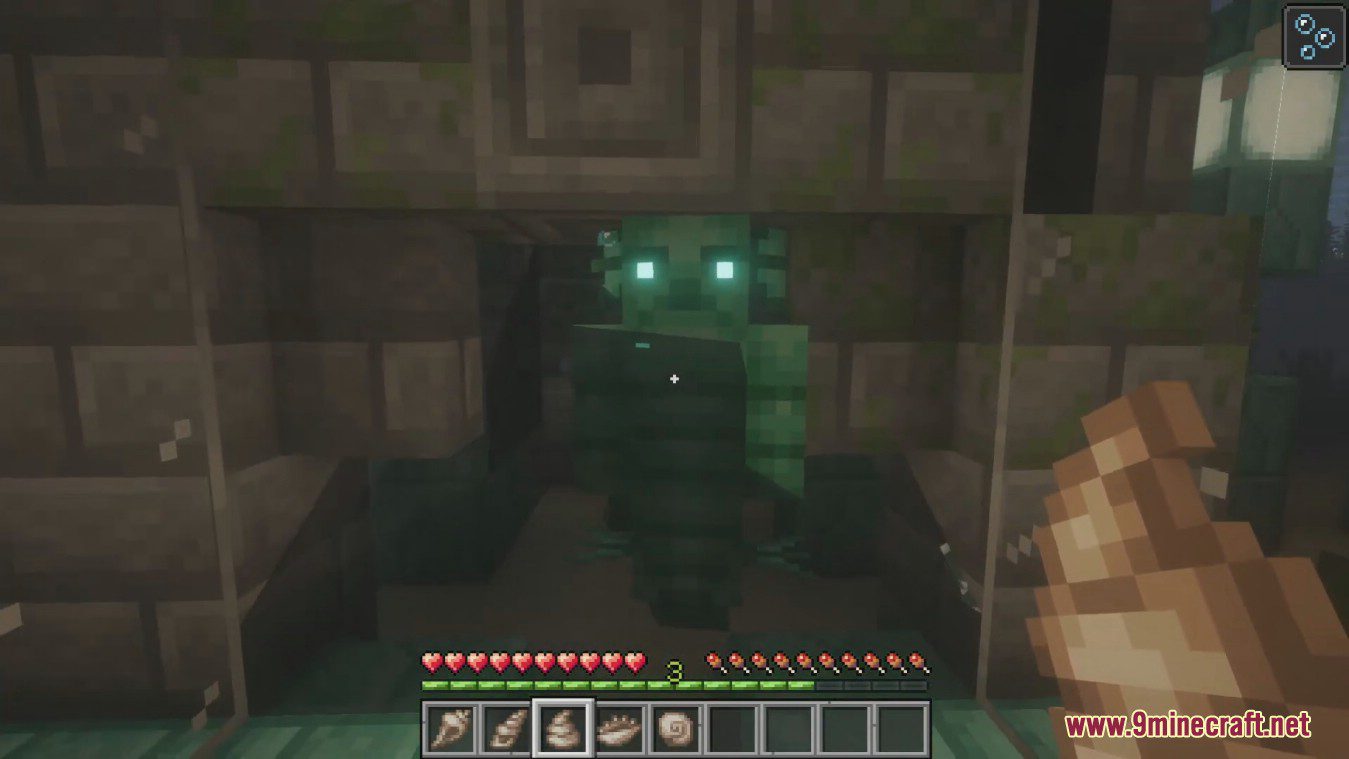This screenshot has height=759, width=1349.
Task: Select the coiled shell in the highlighted third slot
Action: pos(565,730)
